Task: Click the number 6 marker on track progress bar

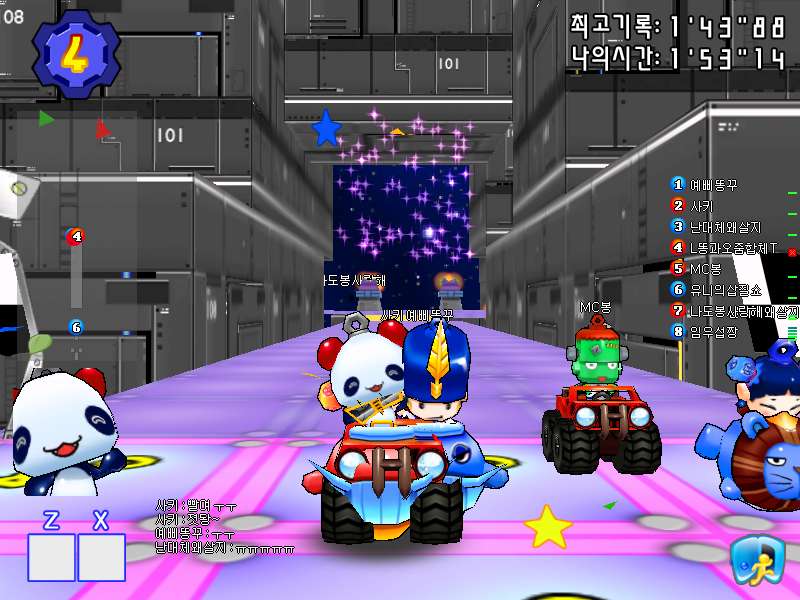Action: (76, 327)
